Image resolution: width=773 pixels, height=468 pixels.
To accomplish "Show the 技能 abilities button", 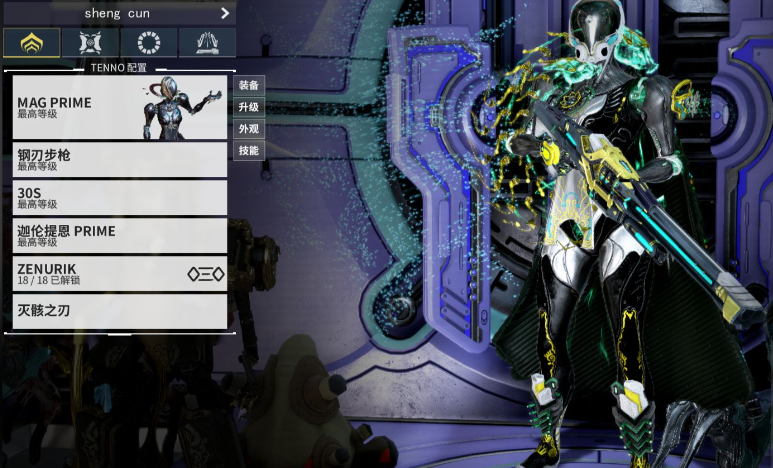I will click(249, 151).
